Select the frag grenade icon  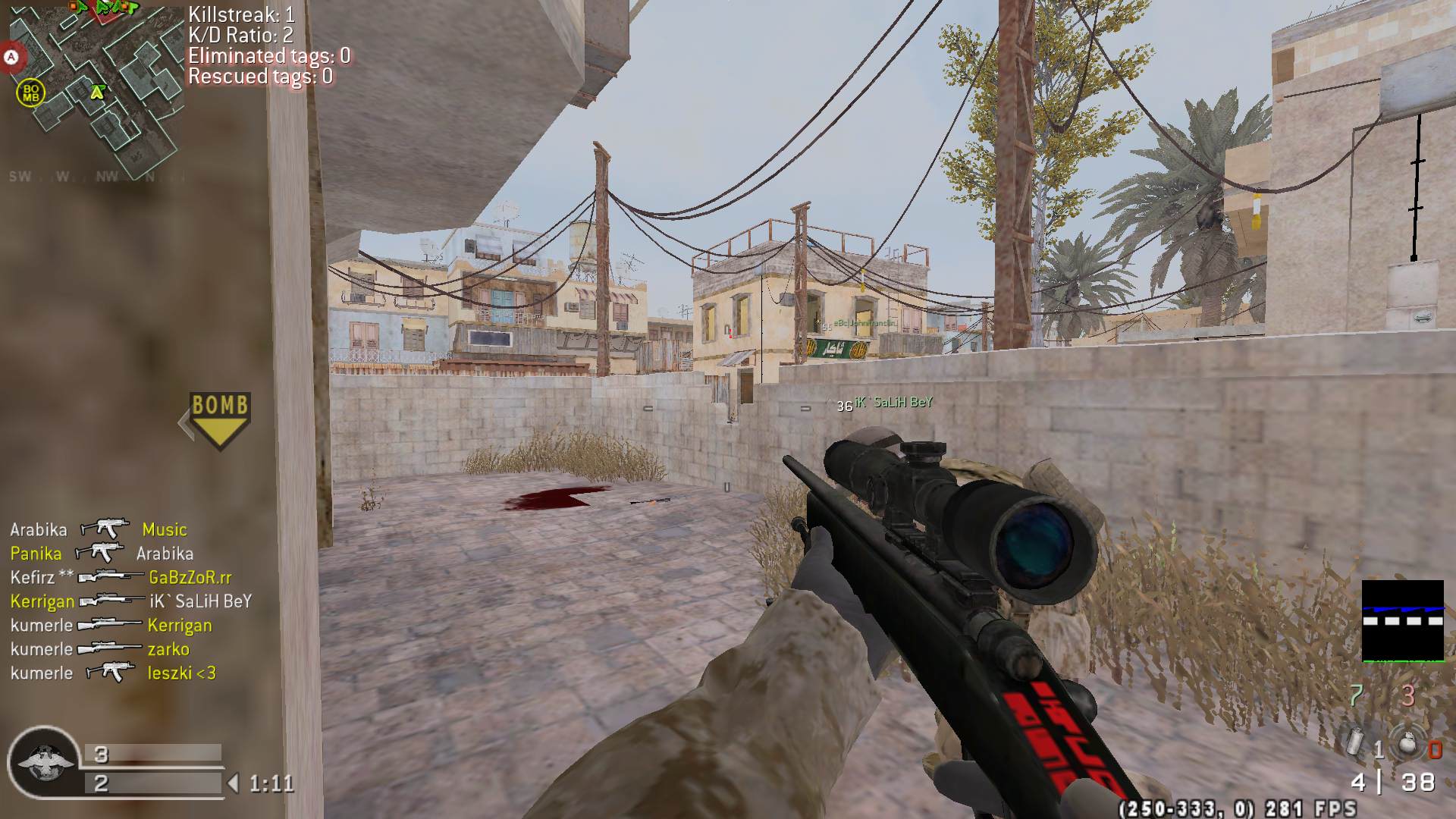tap(1407, 743)
